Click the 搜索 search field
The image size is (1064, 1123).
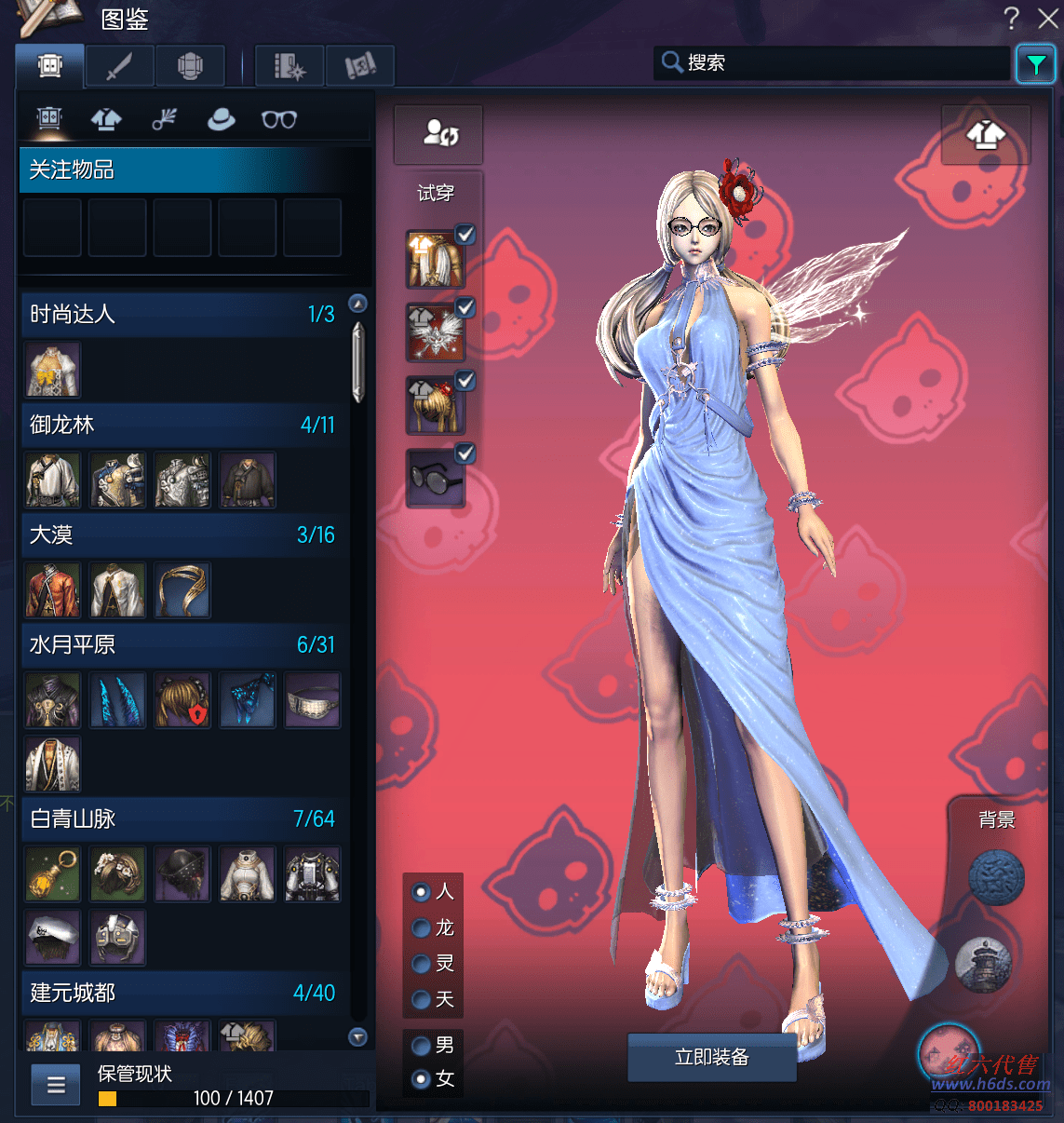pyautogui.click(x=838, y=62)
